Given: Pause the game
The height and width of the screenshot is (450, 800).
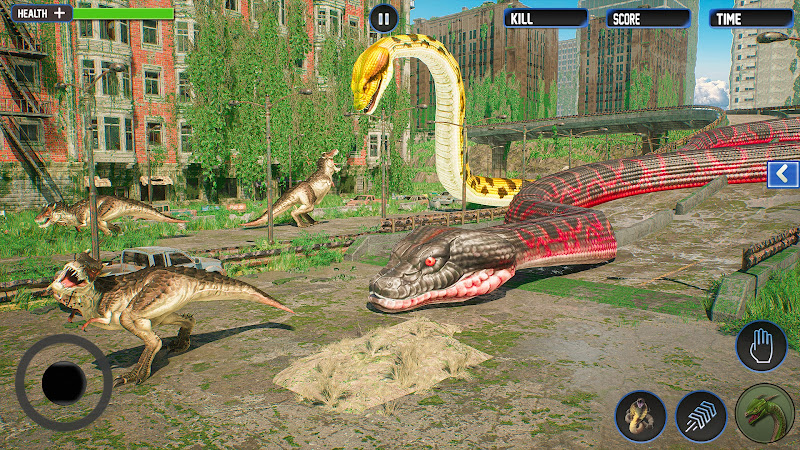Looking at the screenshot, I should click(x=383, y=17).
